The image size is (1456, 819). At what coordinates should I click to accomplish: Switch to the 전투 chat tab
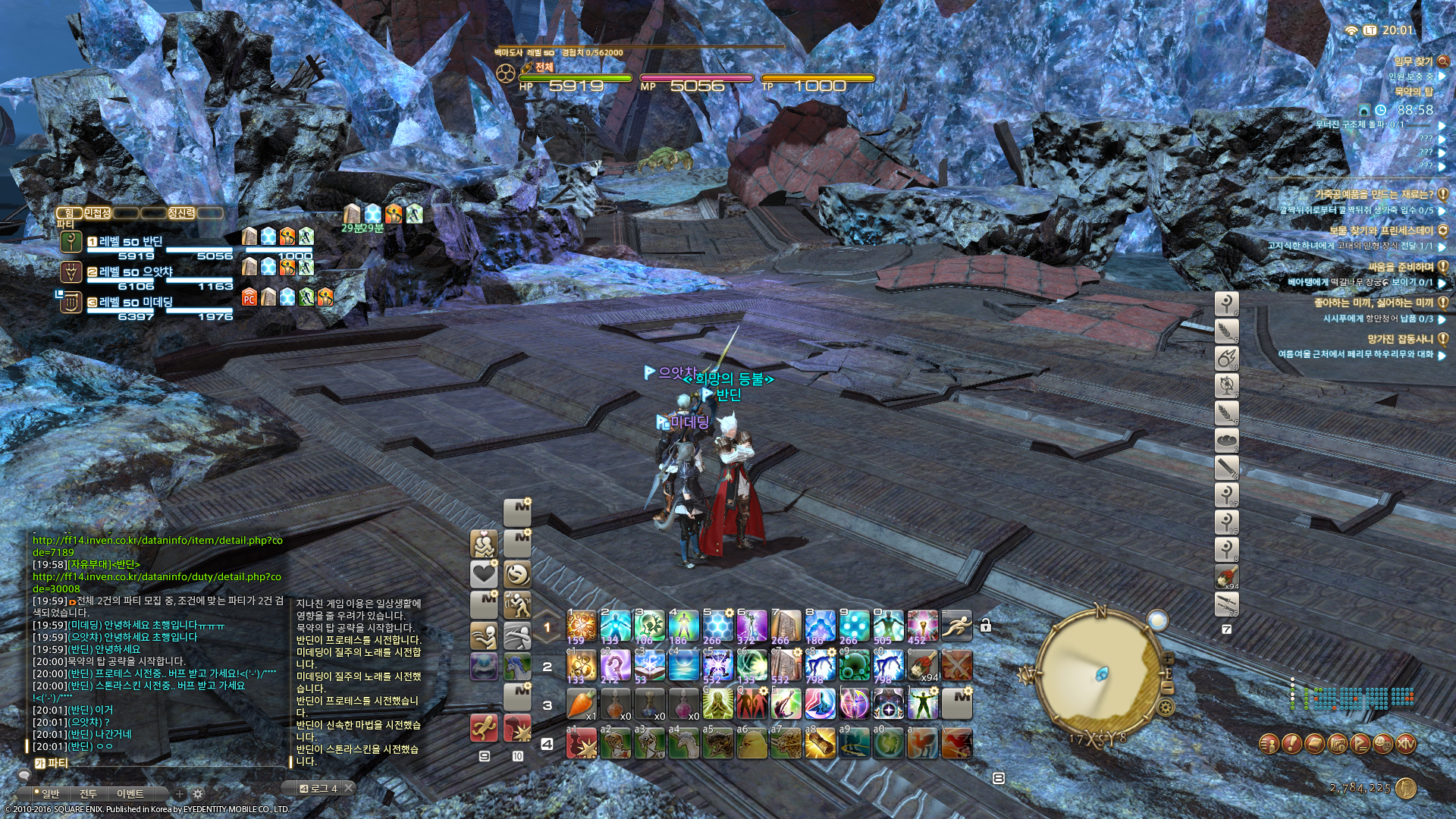click(x=88, y=793)
